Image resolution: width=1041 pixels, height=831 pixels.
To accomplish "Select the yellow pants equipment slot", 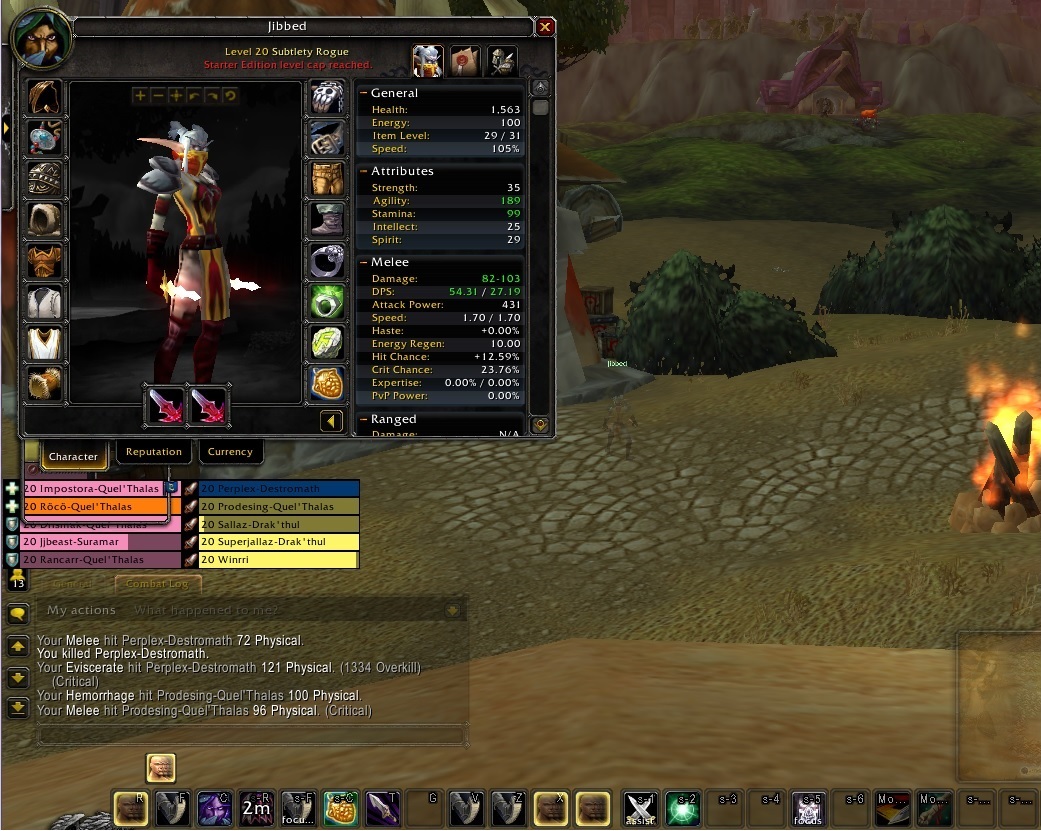I will tap(327, 178).
